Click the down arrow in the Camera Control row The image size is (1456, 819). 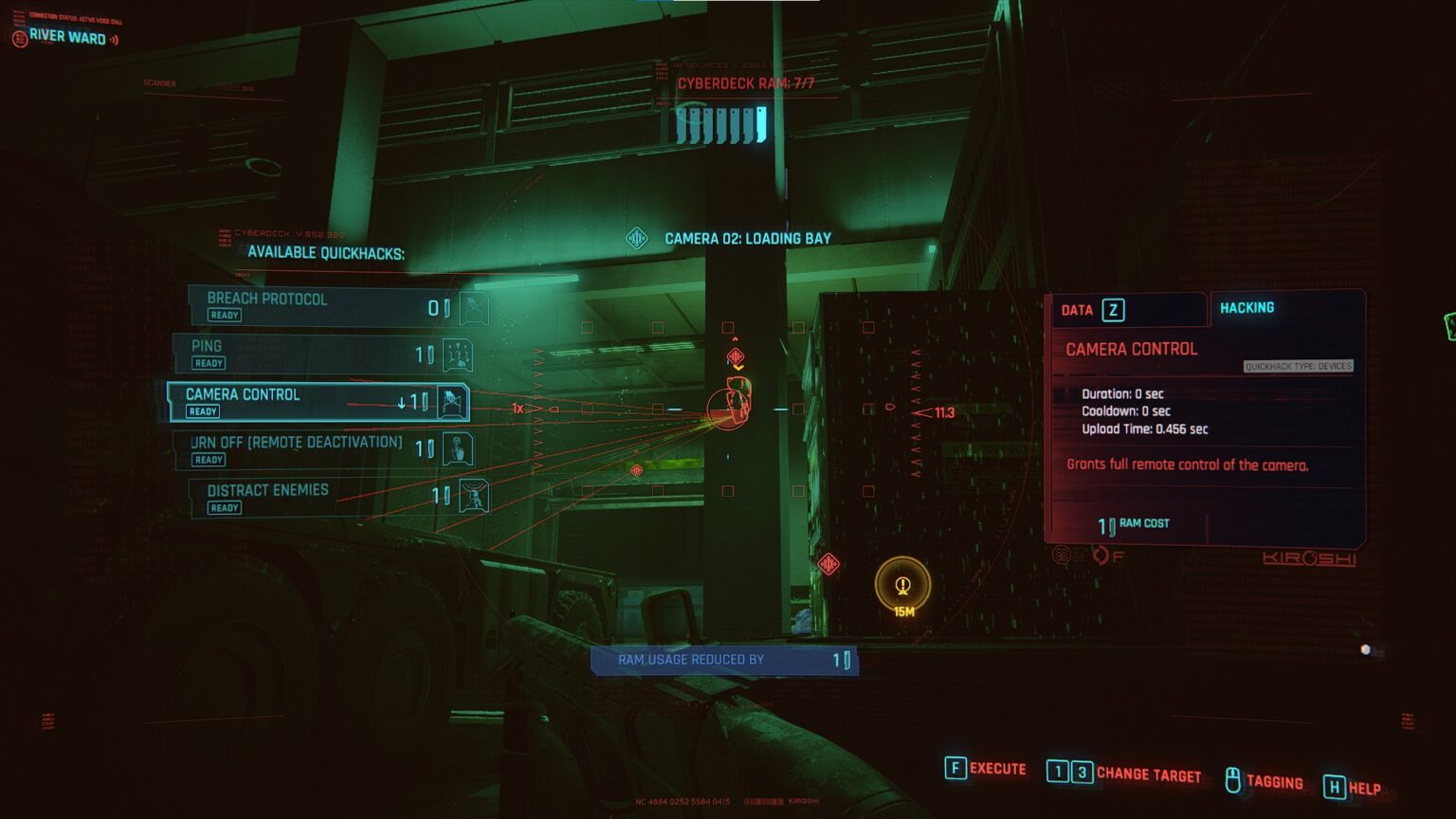click(x=403, y=402)
